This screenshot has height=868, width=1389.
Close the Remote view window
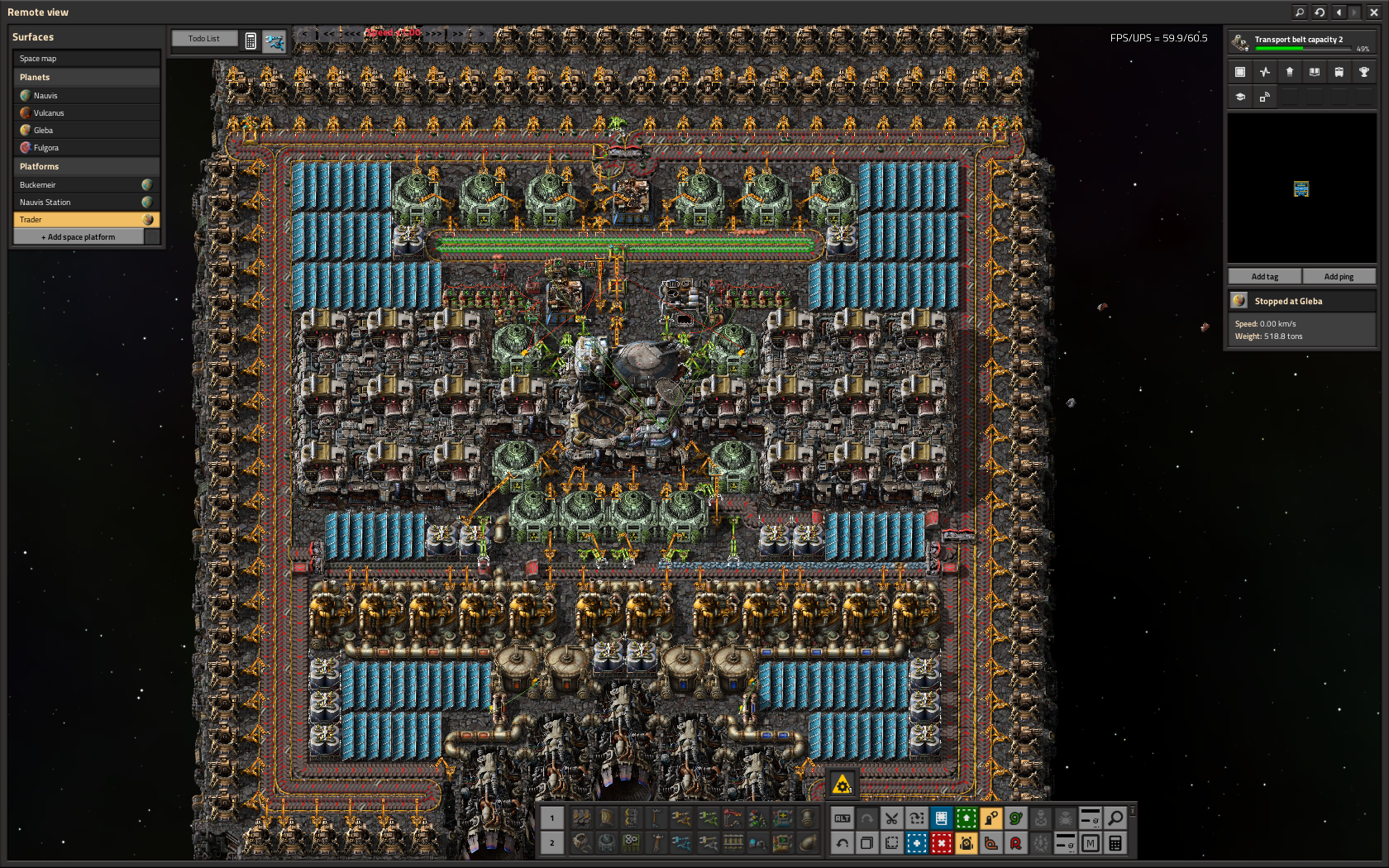tap(1374, 12)
